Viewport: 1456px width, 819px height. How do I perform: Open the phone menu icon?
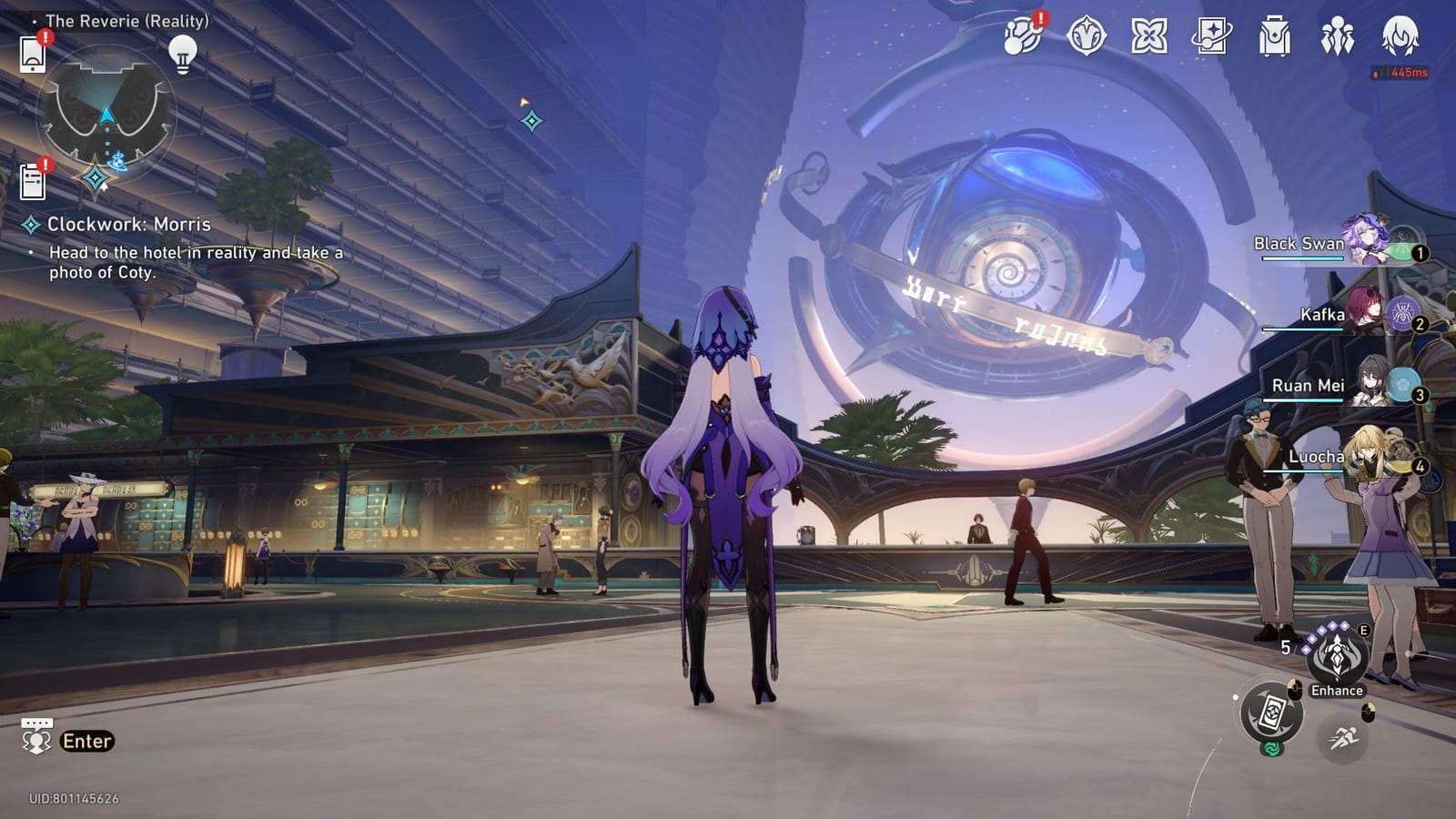pyautogui.click(x=33, y=55)
